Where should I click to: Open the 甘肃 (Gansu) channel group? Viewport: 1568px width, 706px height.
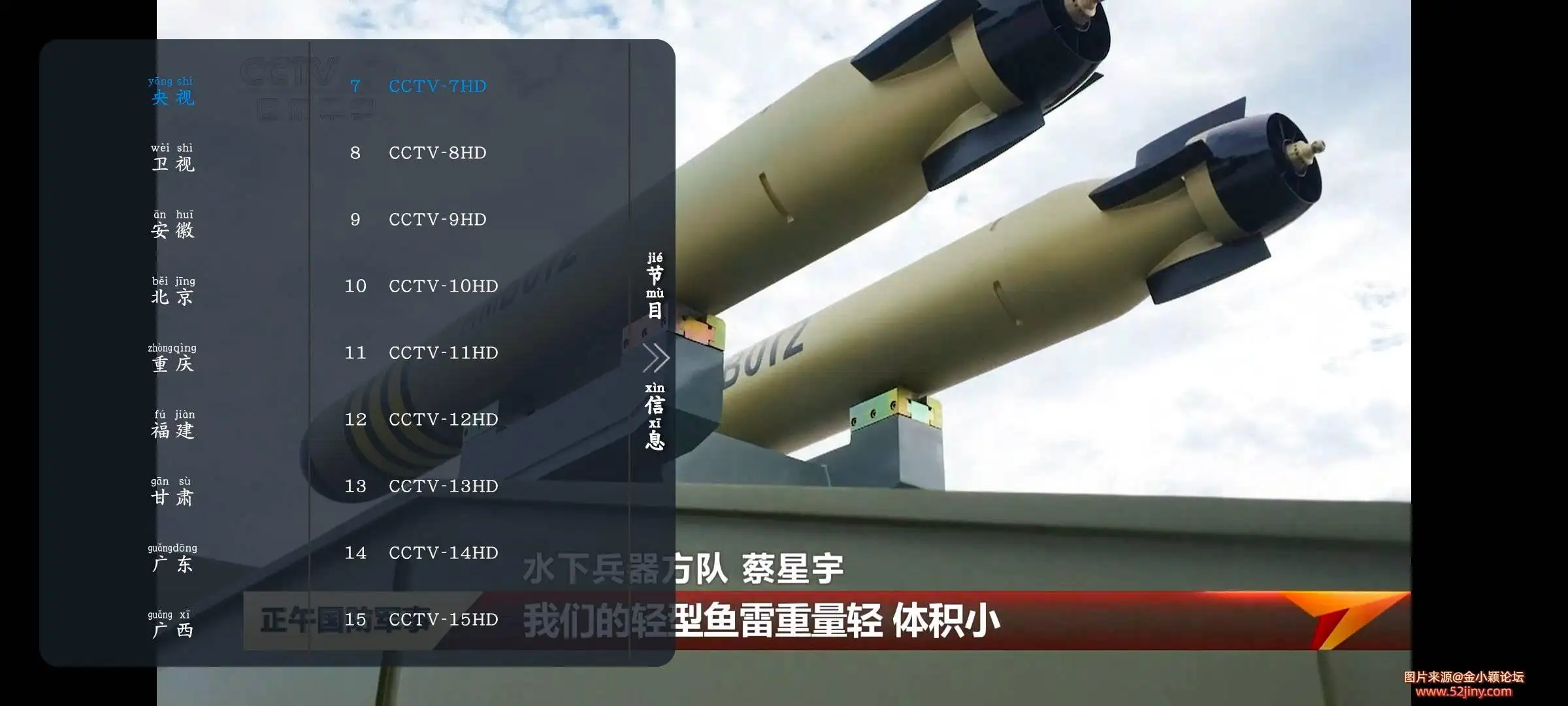point(172,494)
